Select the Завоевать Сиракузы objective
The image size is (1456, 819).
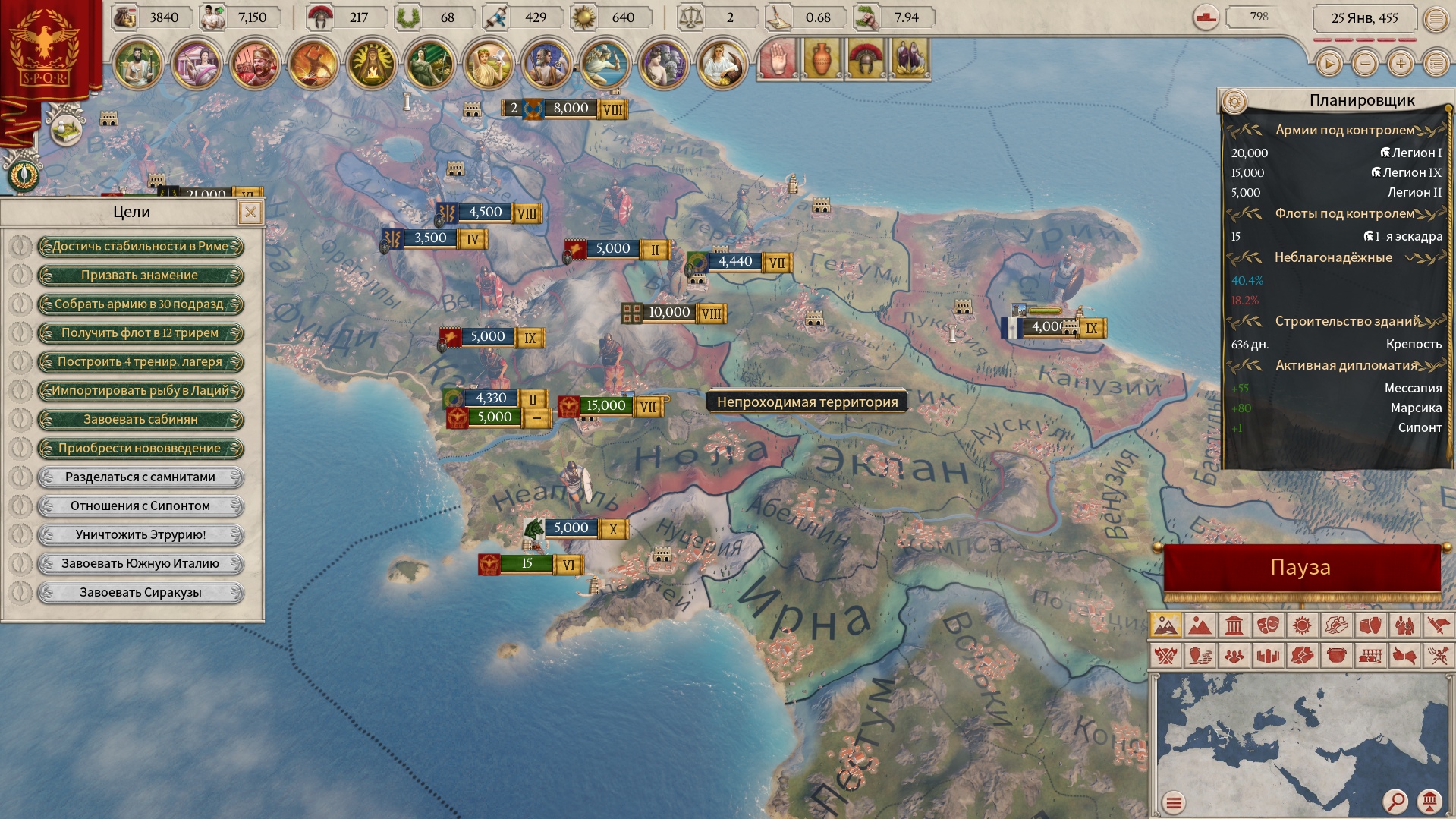click(140, 593)
